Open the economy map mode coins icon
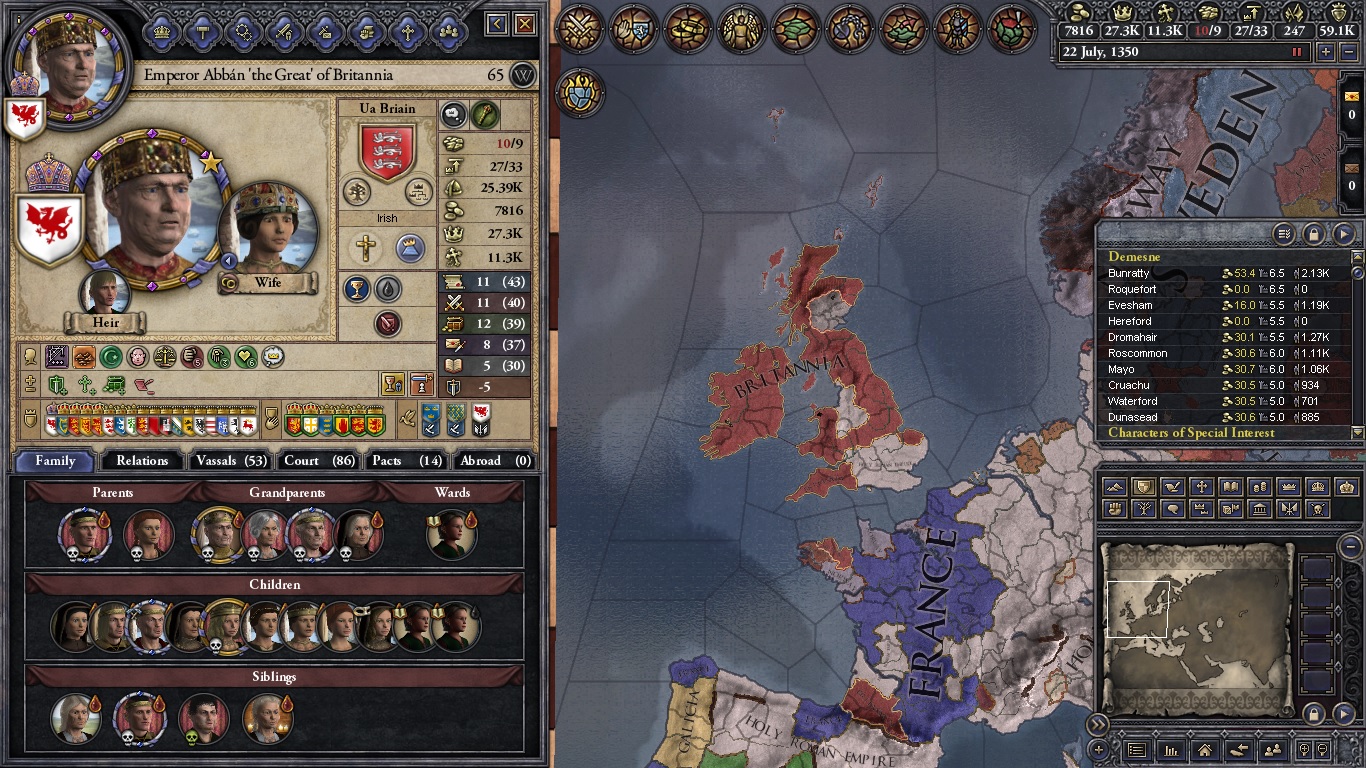The height and width of the screenshot is (768, 1366). 1260,487
